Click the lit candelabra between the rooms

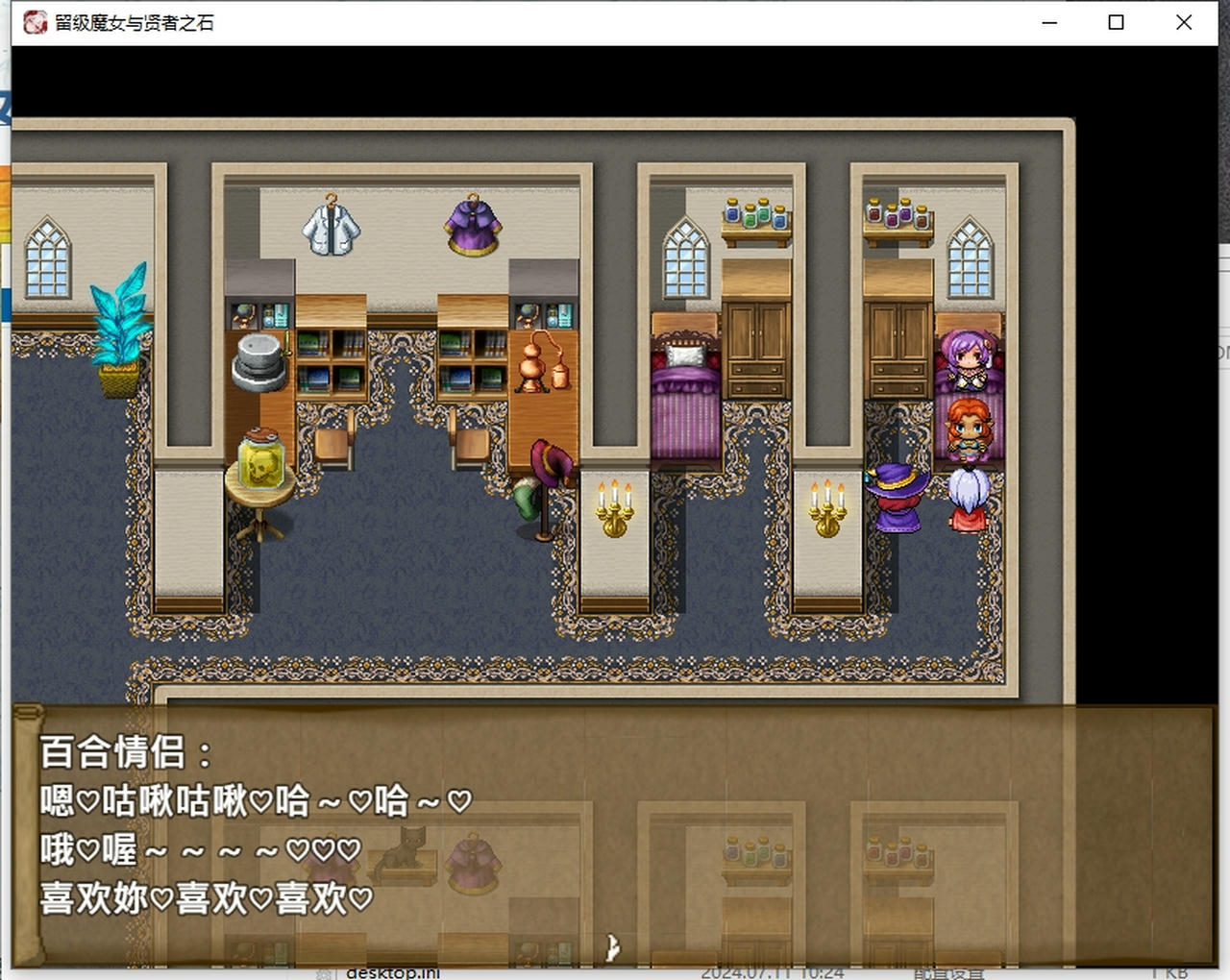tap(615, 507)
